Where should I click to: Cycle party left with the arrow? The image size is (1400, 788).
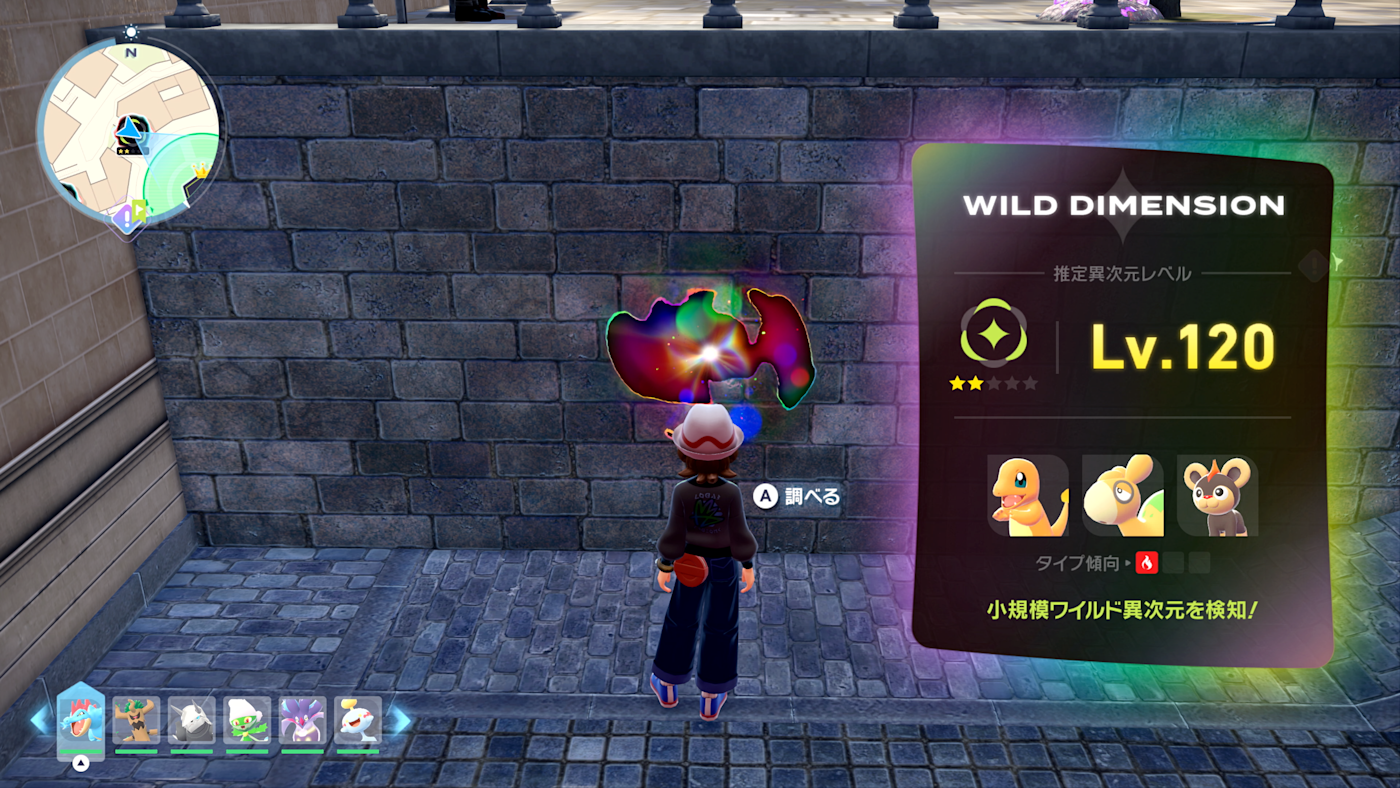point(39,720)
